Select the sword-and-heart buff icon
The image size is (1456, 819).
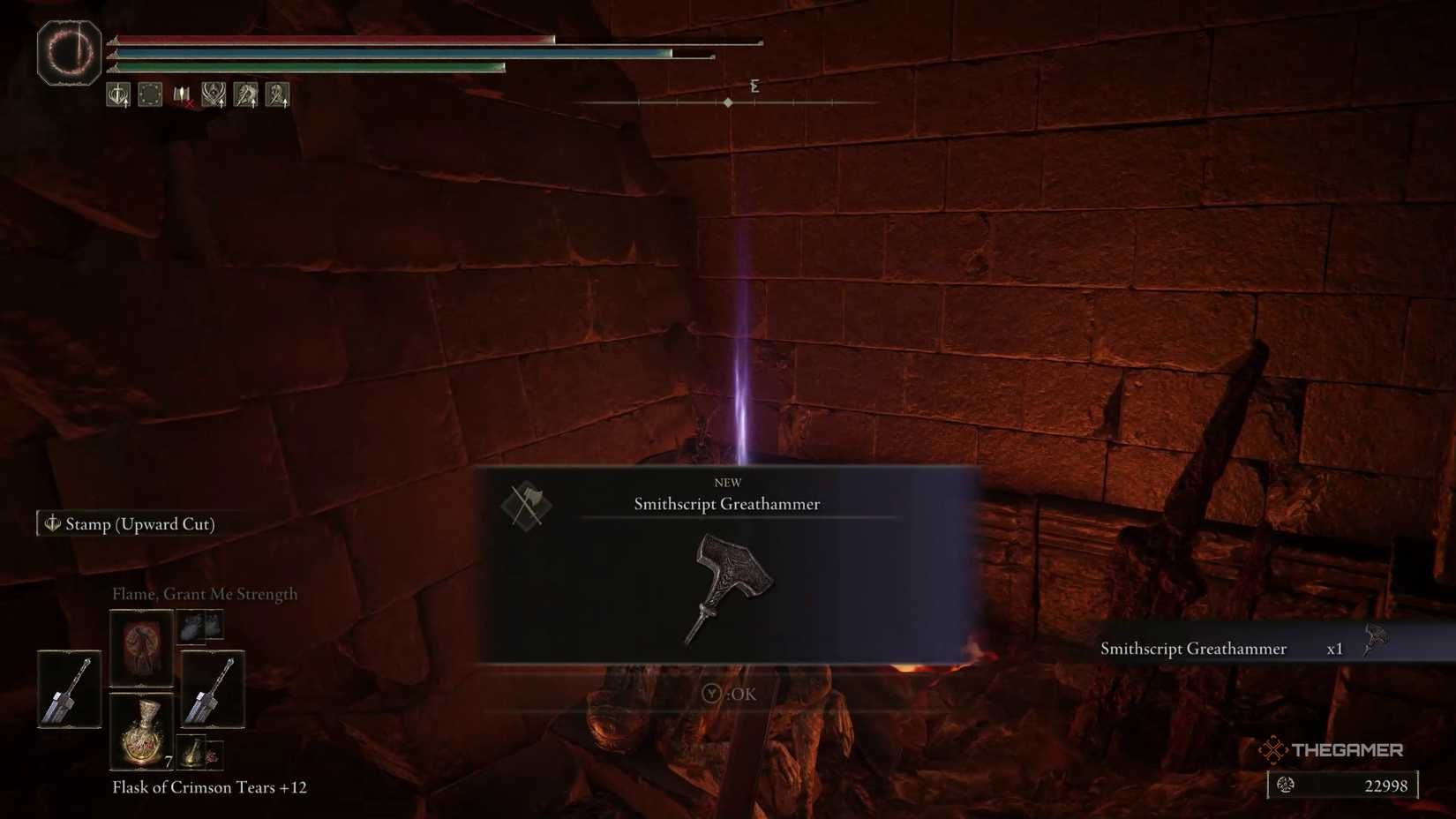tap(117, 94)
